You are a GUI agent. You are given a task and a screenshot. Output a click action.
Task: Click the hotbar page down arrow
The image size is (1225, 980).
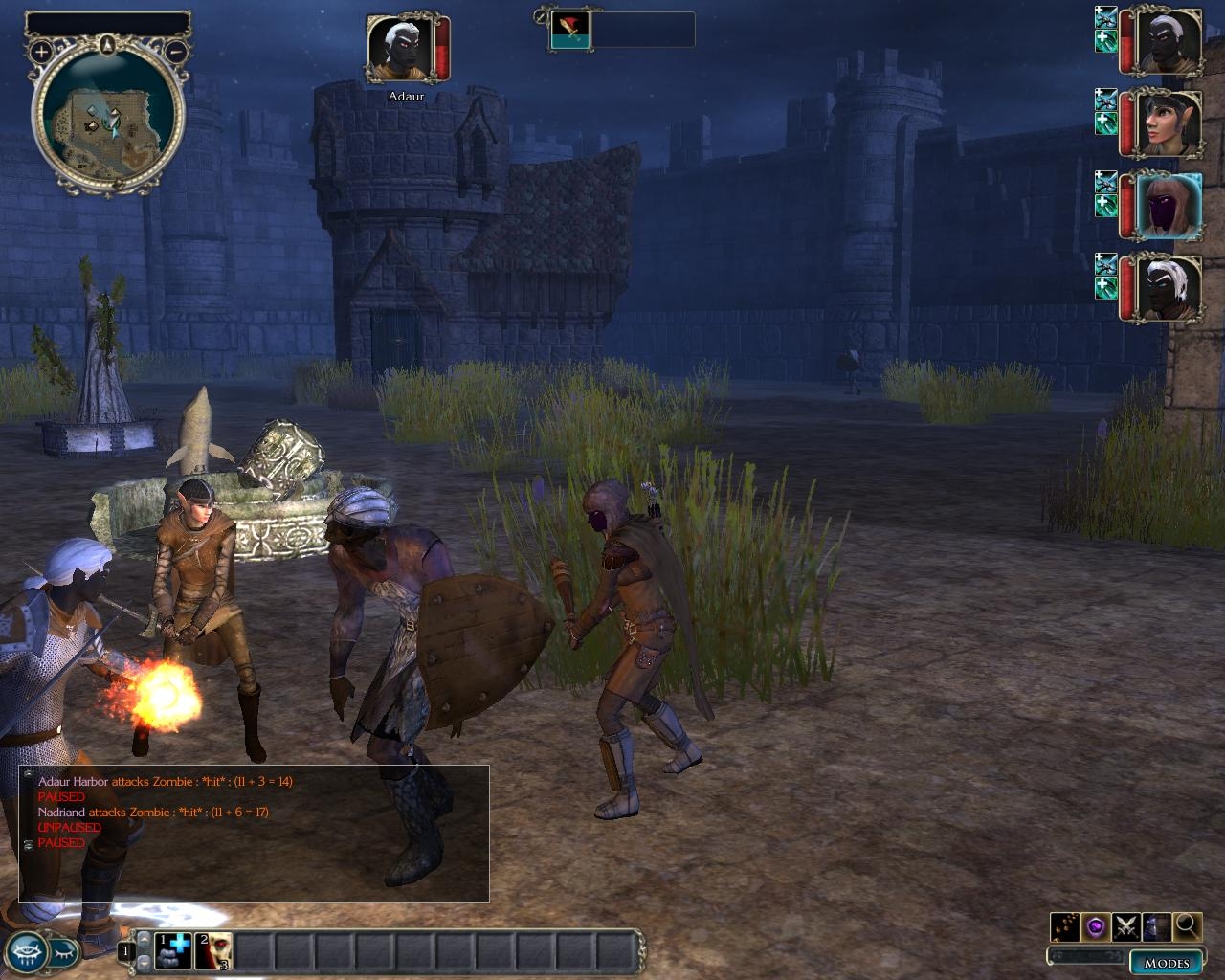pyautogui.click(x=144, y=962)
